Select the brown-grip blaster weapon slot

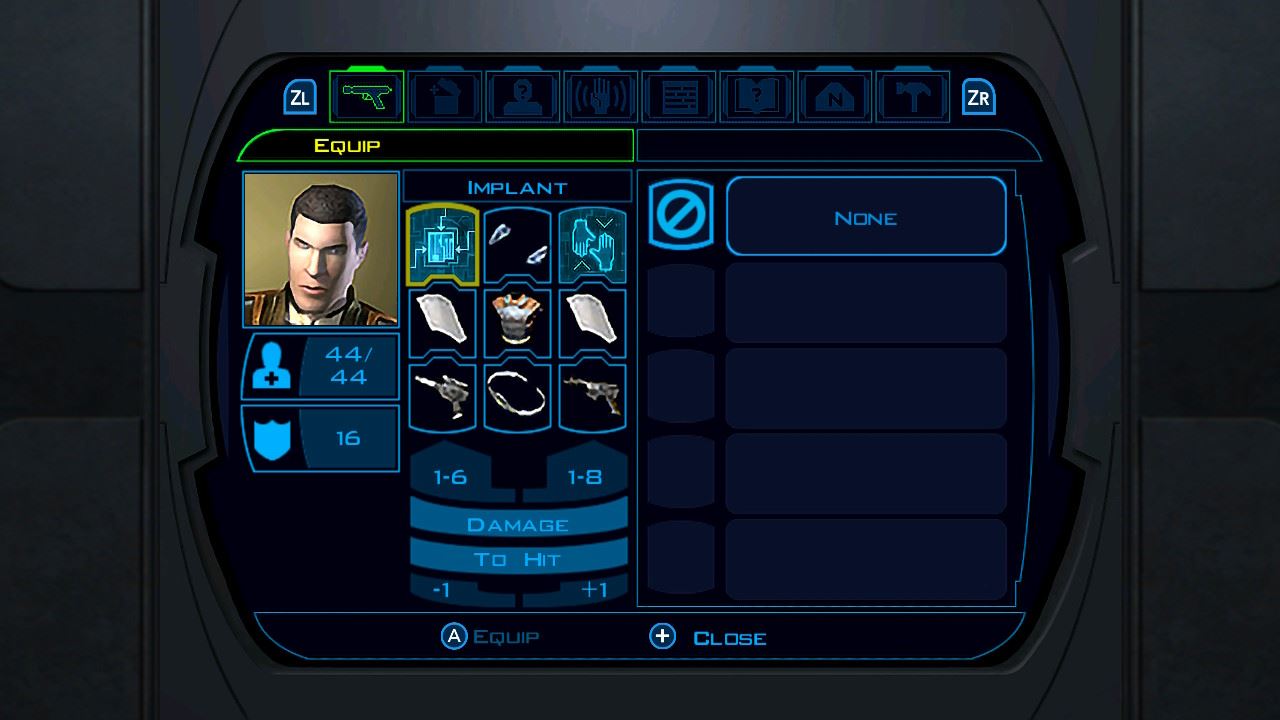point(592,397)
